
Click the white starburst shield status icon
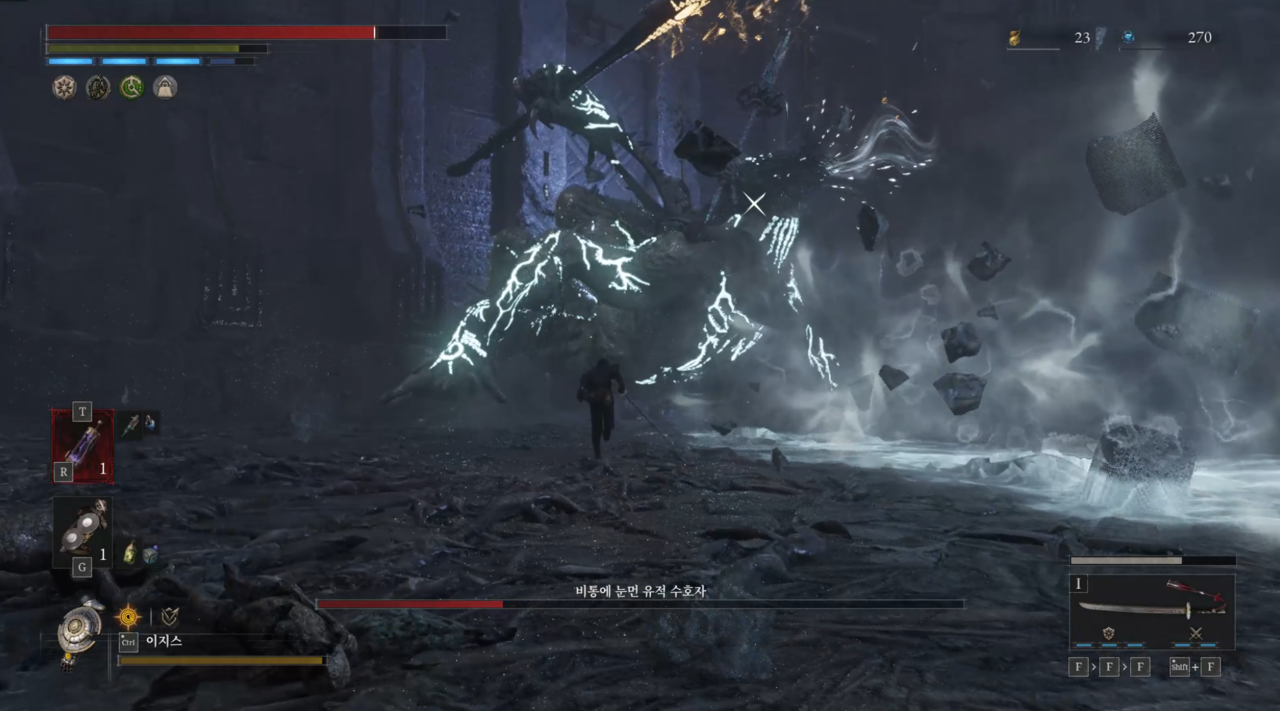(64, 88)
